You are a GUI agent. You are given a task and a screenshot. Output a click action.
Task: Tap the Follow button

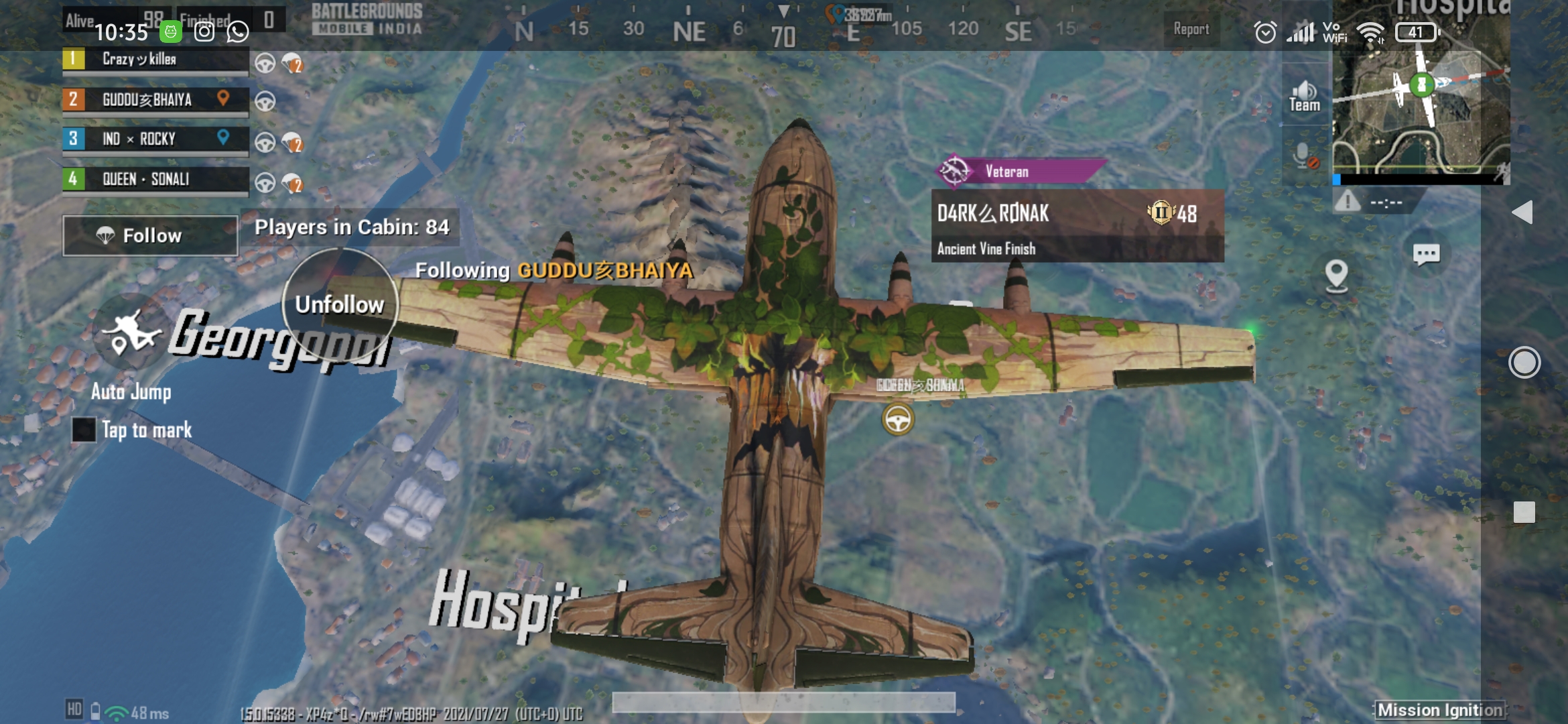pos(150,235)
